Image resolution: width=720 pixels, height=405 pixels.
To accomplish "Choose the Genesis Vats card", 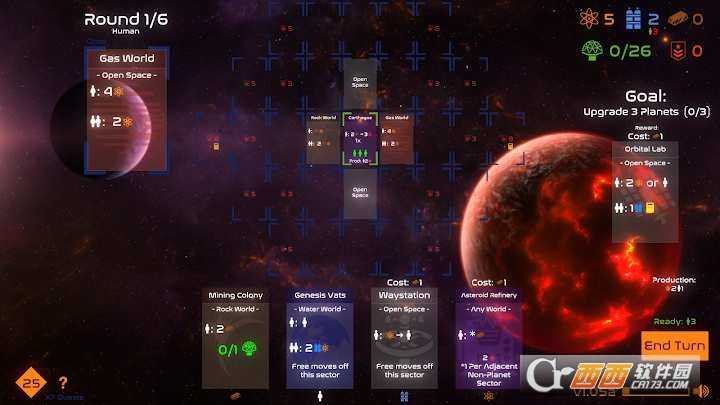I will (x=319, y=338).
